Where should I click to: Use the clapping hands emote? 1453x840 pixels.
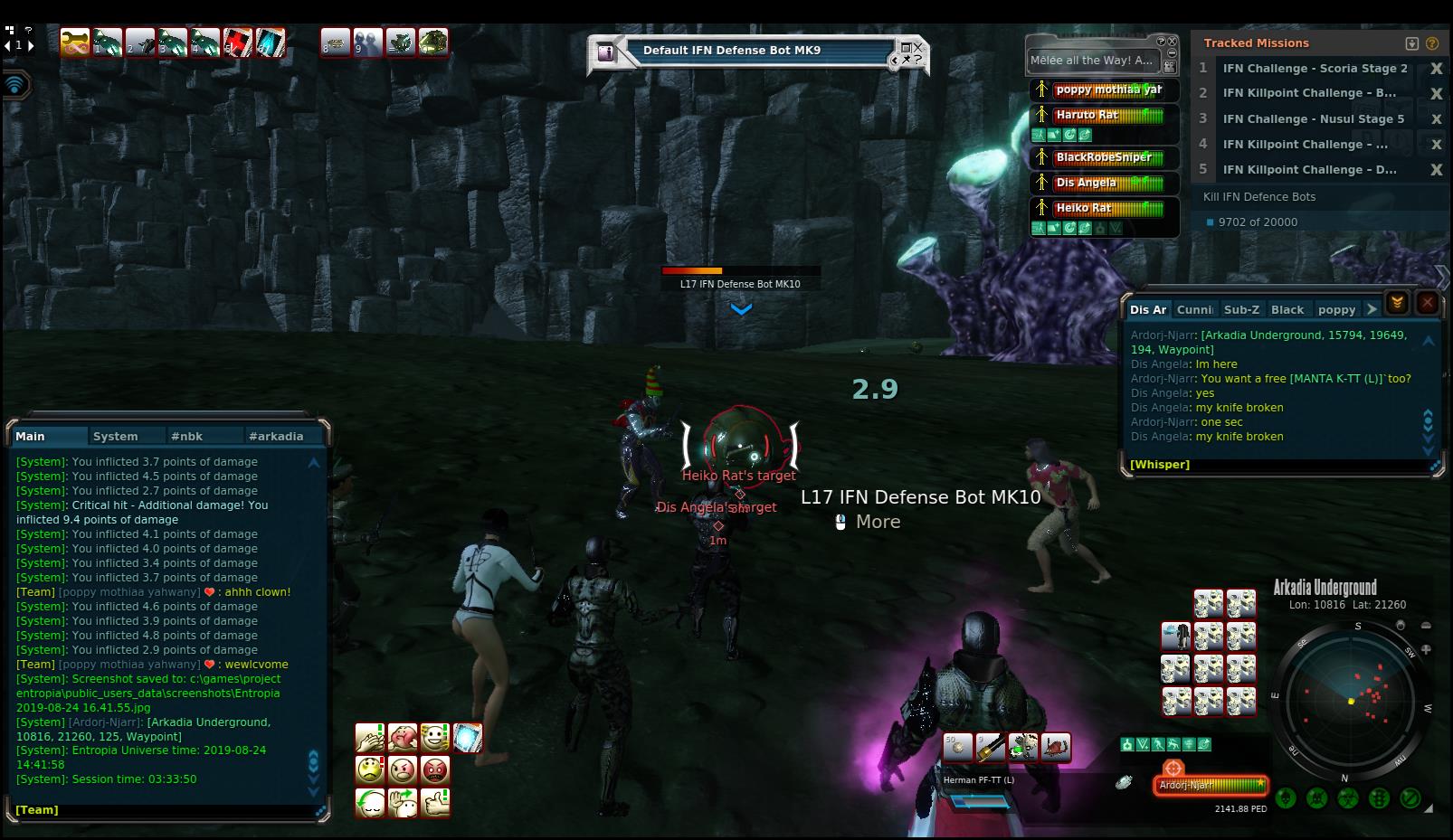[x=369, y=738]
